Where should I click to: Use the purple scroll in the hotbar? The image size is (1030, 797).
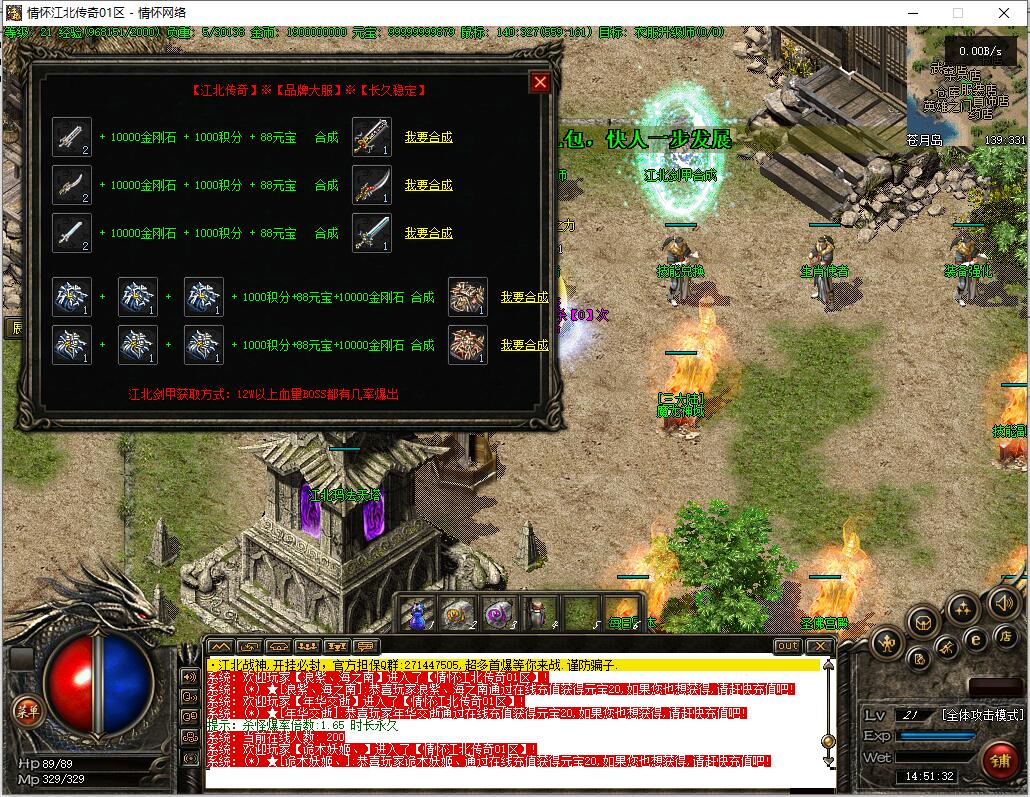tap(499, 612)
